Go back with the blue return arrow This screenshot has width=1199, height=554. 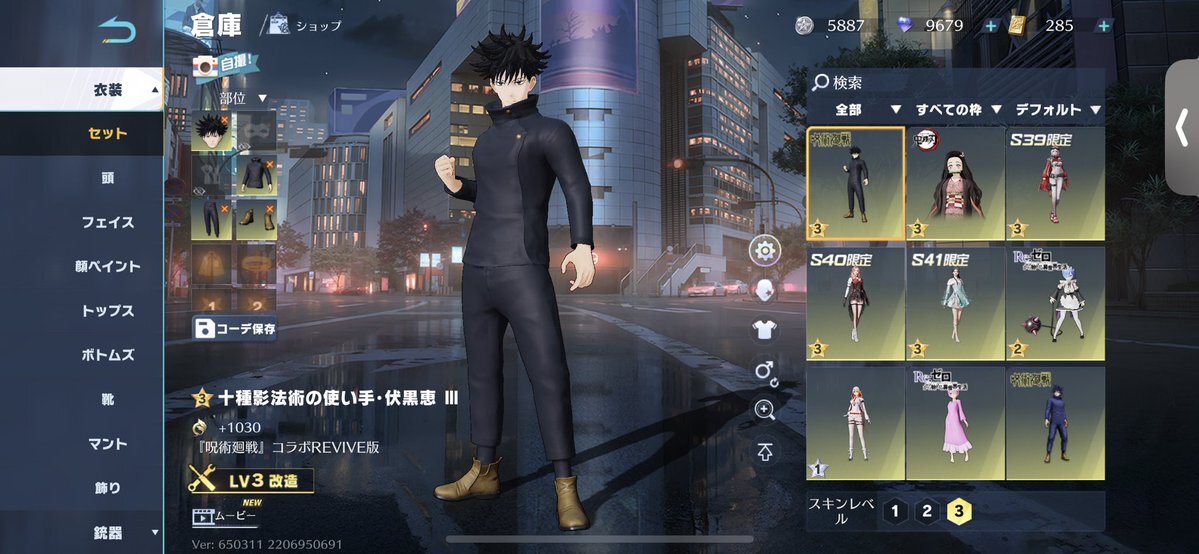click(x=117, y=32)
